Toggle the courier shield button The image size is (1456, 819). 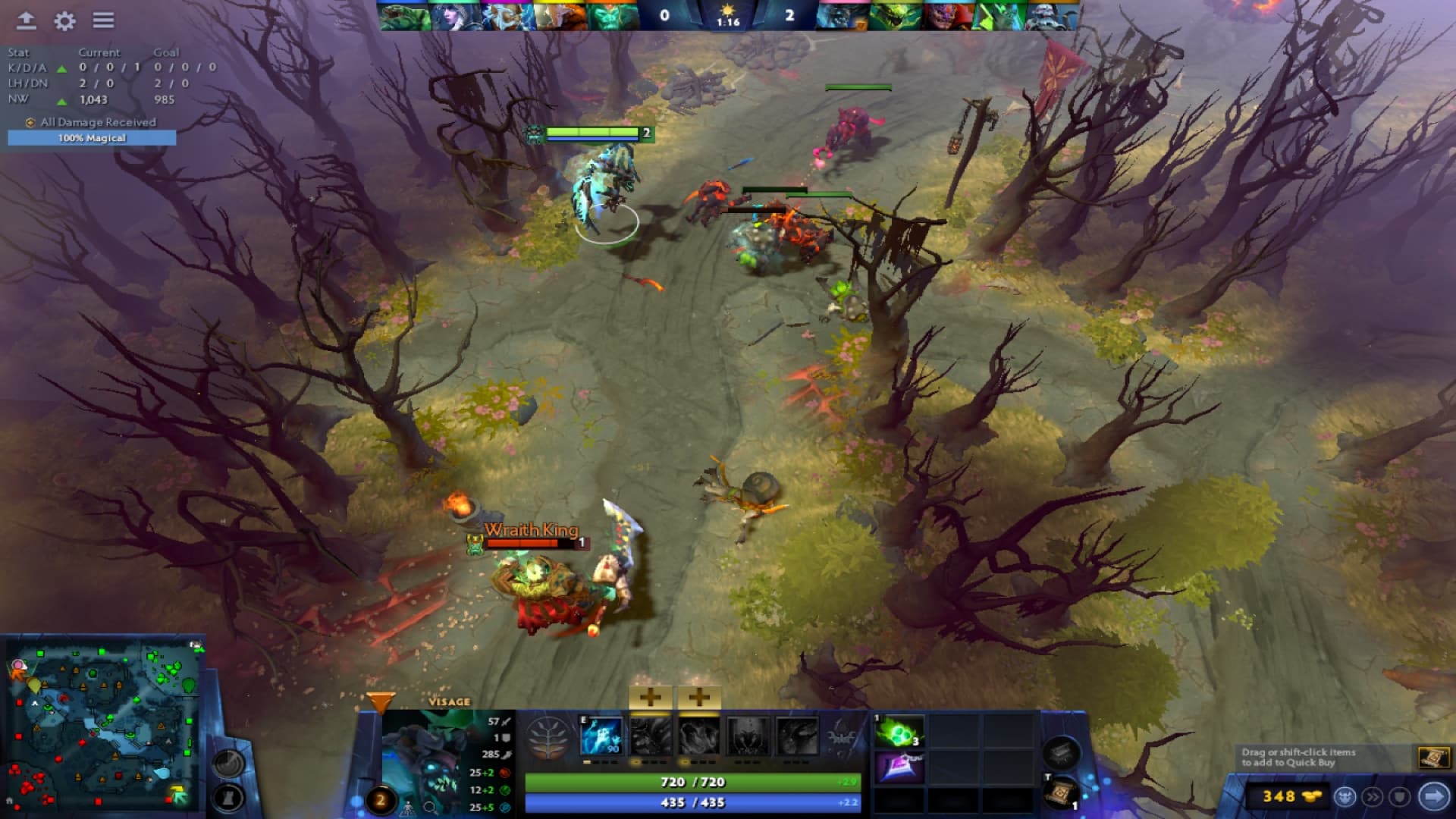pos(1401,797)
